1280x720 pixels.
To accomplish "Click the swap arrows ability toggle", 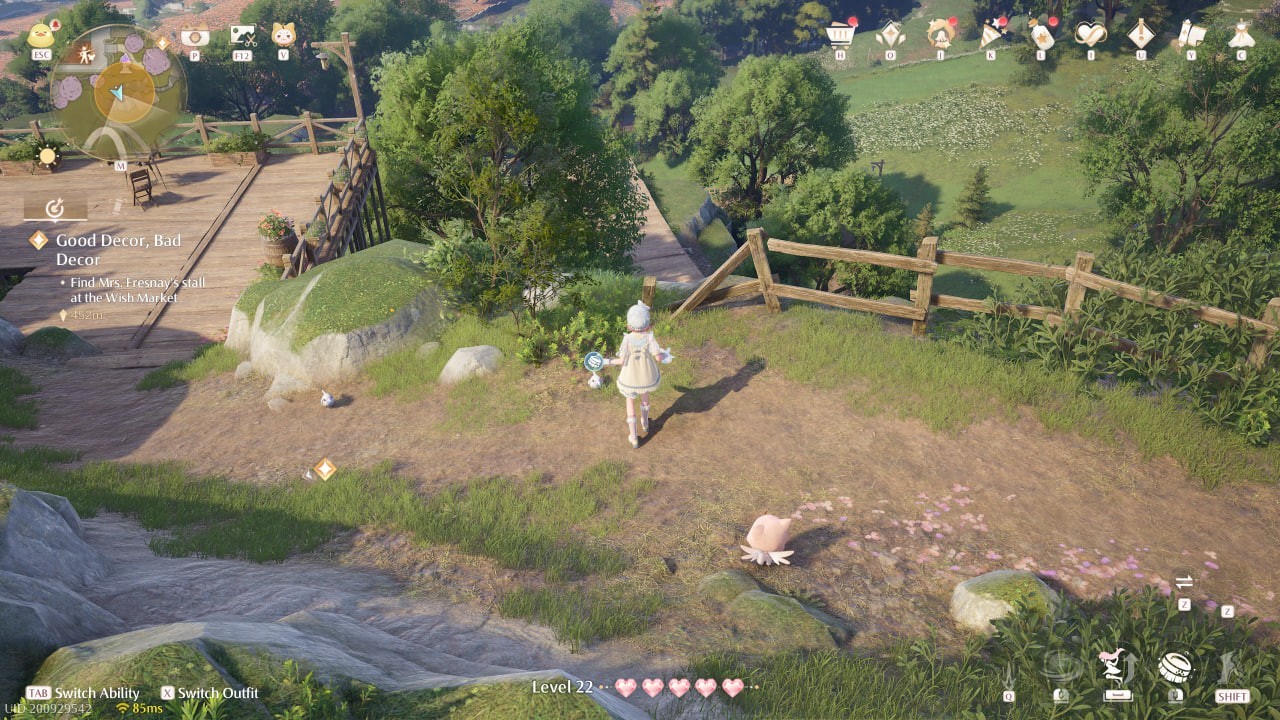I will click(x=1184, y=582).
